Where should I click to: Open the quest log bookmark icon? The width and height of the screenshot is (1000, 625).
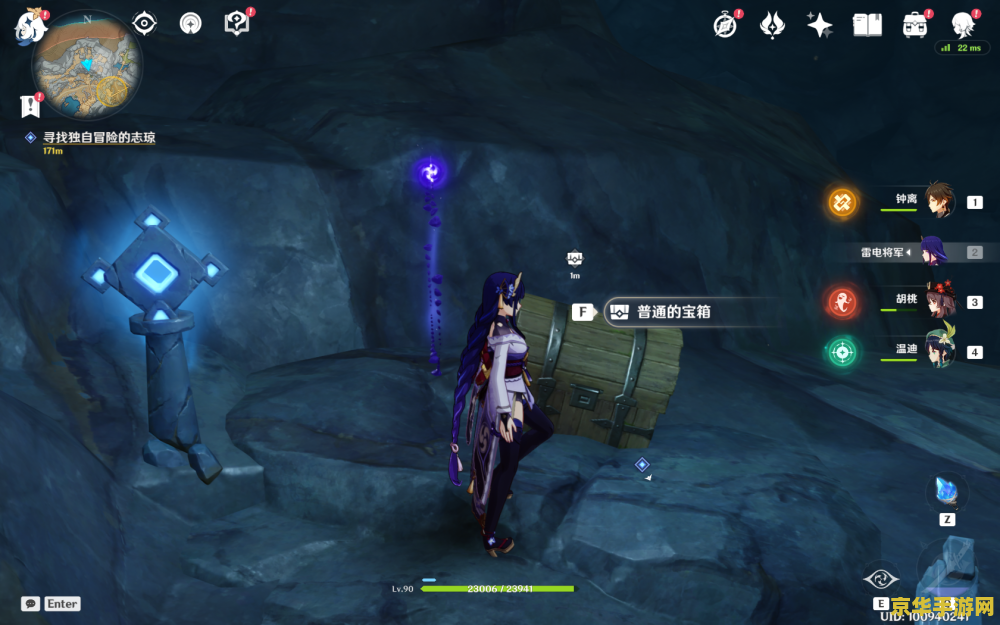click(29, 104)
